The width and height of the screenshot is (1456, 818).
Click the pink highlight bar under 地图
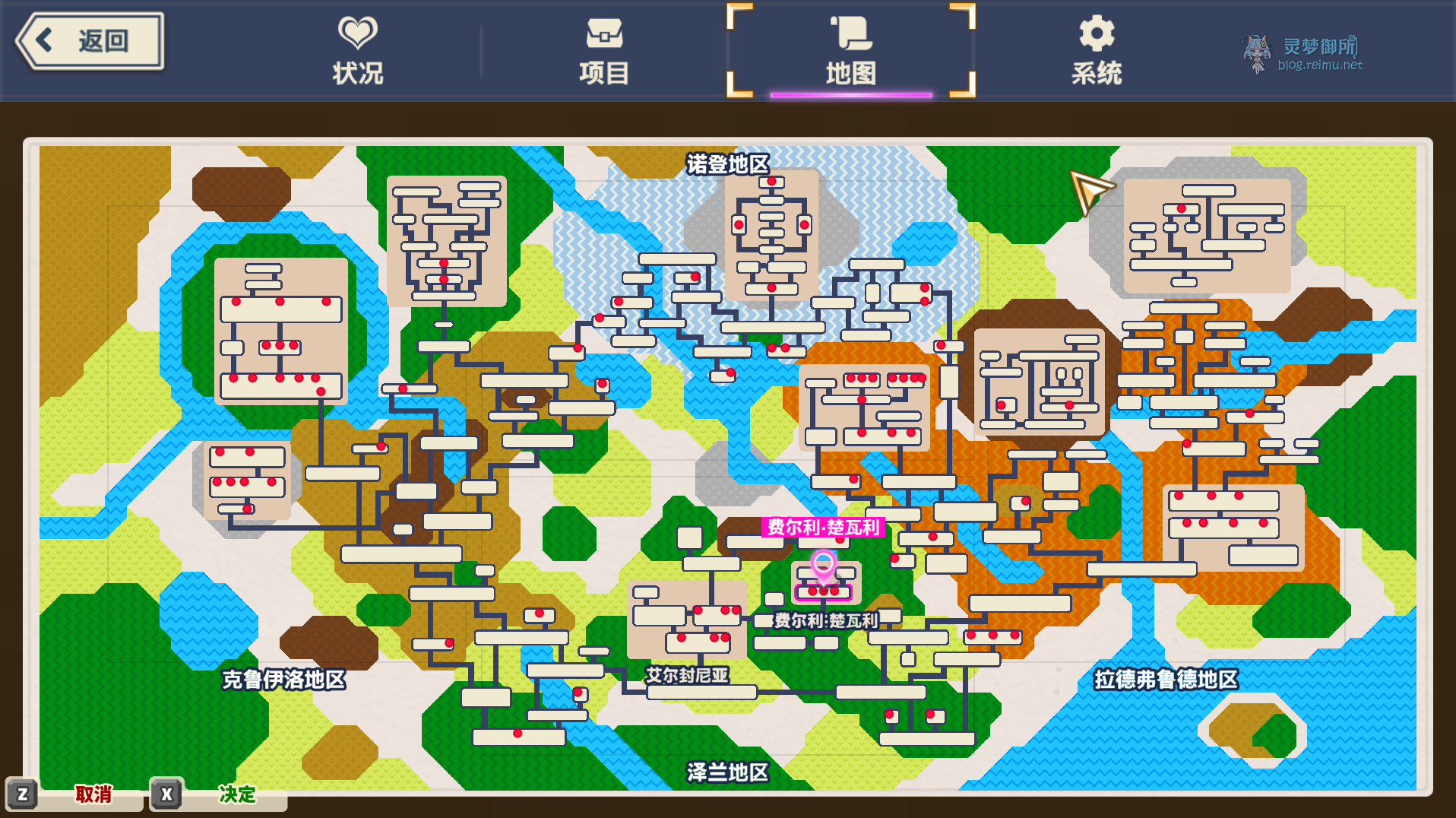(x=851, y=95)
